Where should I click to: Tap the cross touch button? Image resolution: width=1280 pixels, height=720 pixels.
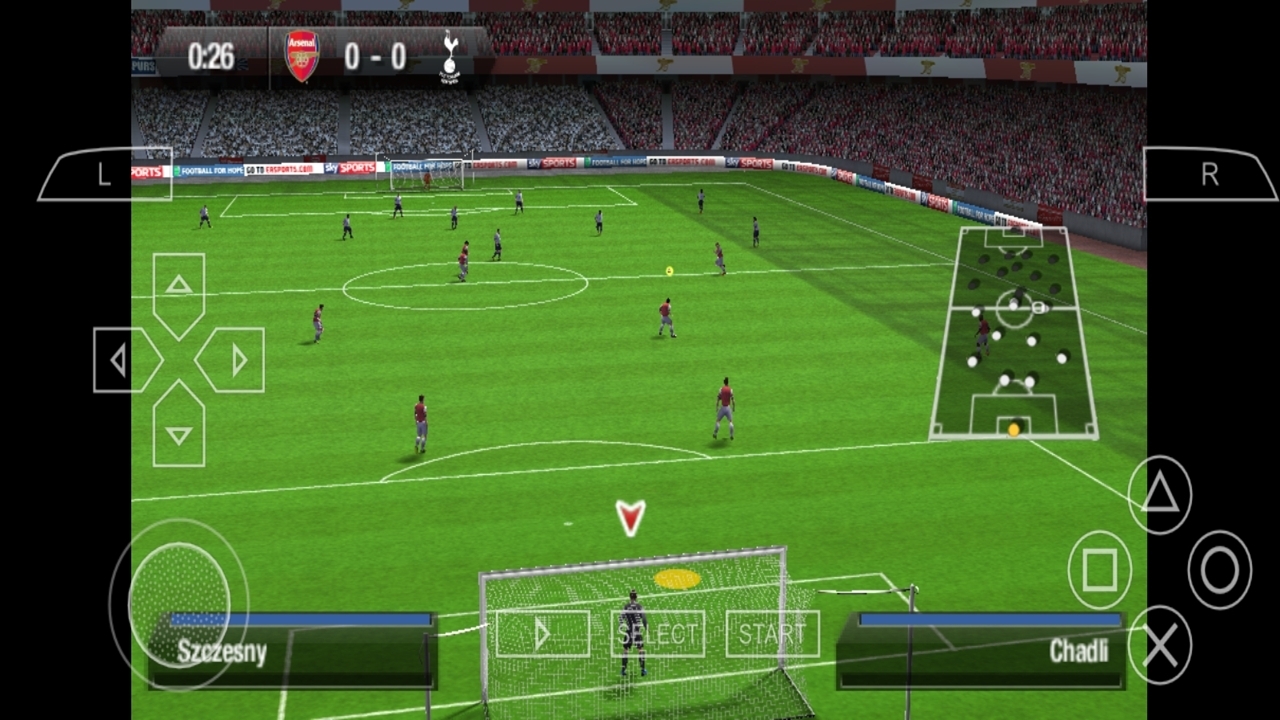1160,646
